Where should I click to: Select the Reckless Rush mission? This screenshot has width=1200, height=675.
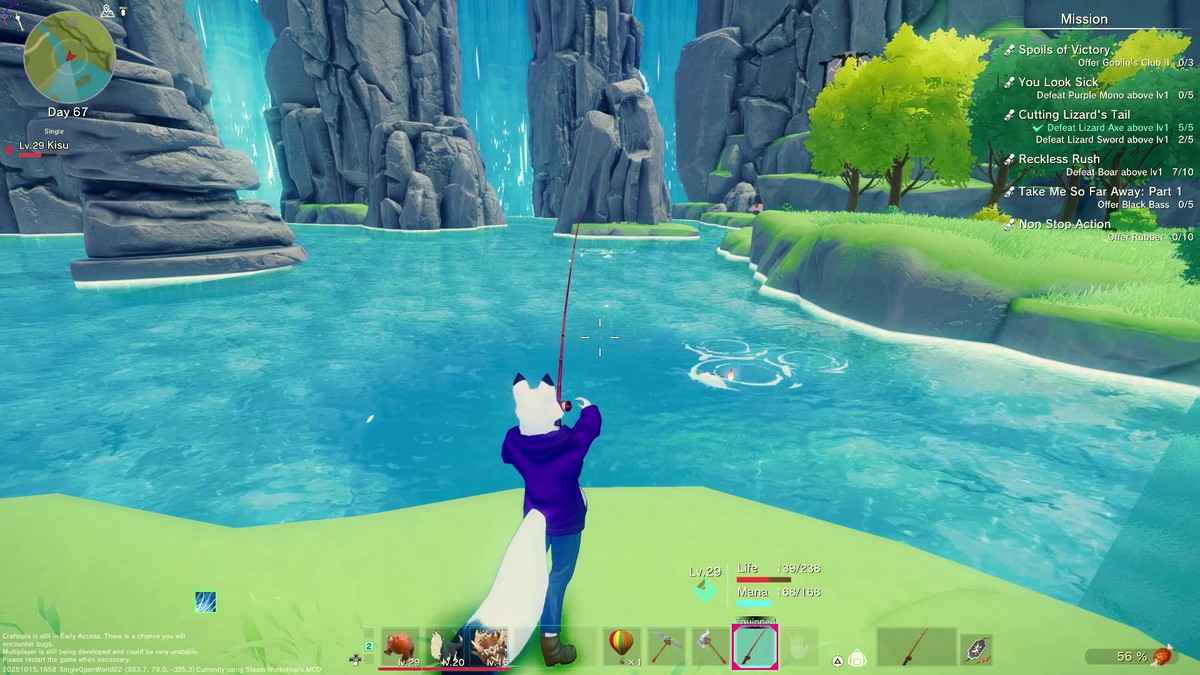pos(1058,159)
